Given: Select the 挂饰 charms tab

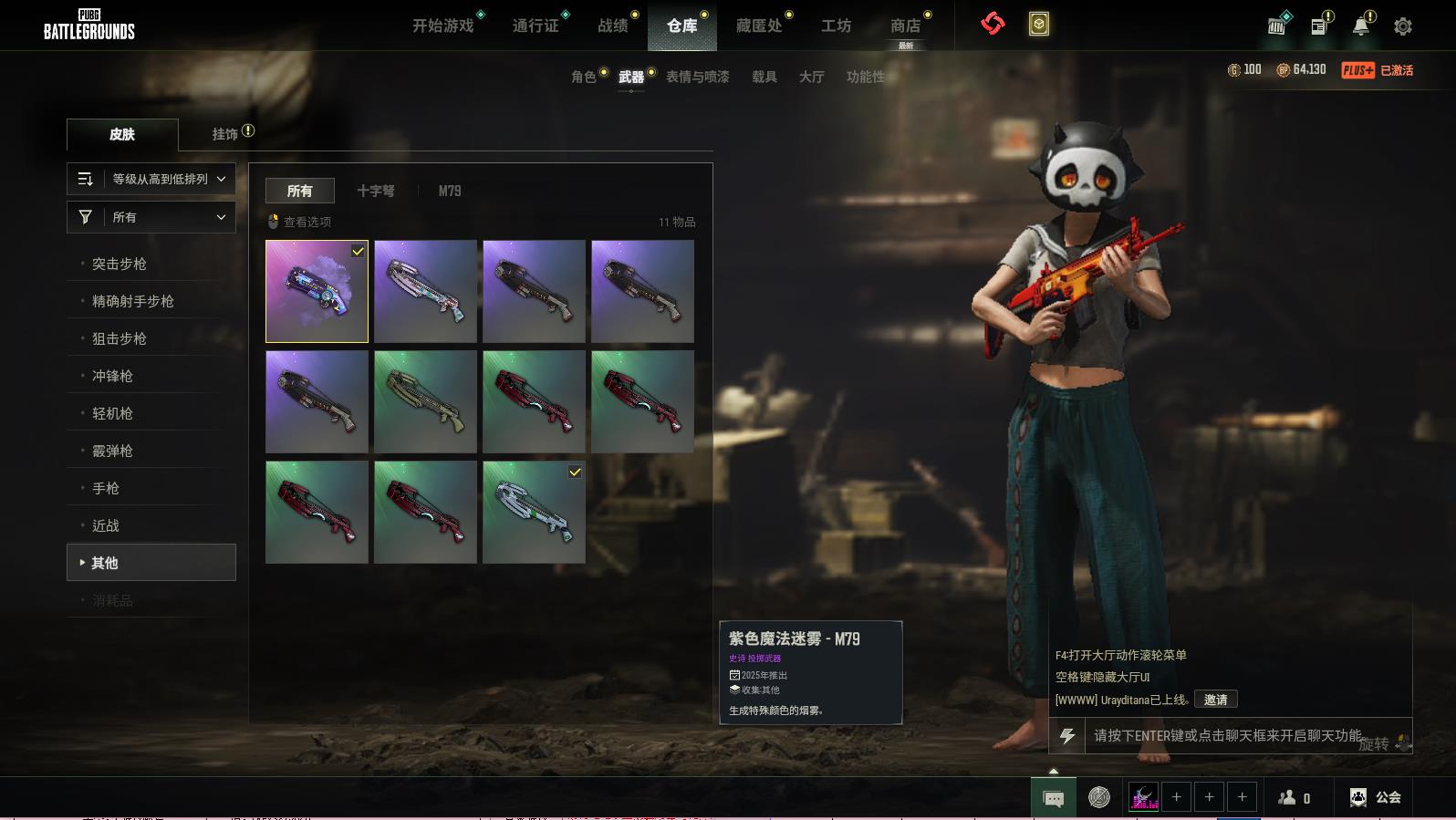Looking at the screenshot, I should [225, 134].
